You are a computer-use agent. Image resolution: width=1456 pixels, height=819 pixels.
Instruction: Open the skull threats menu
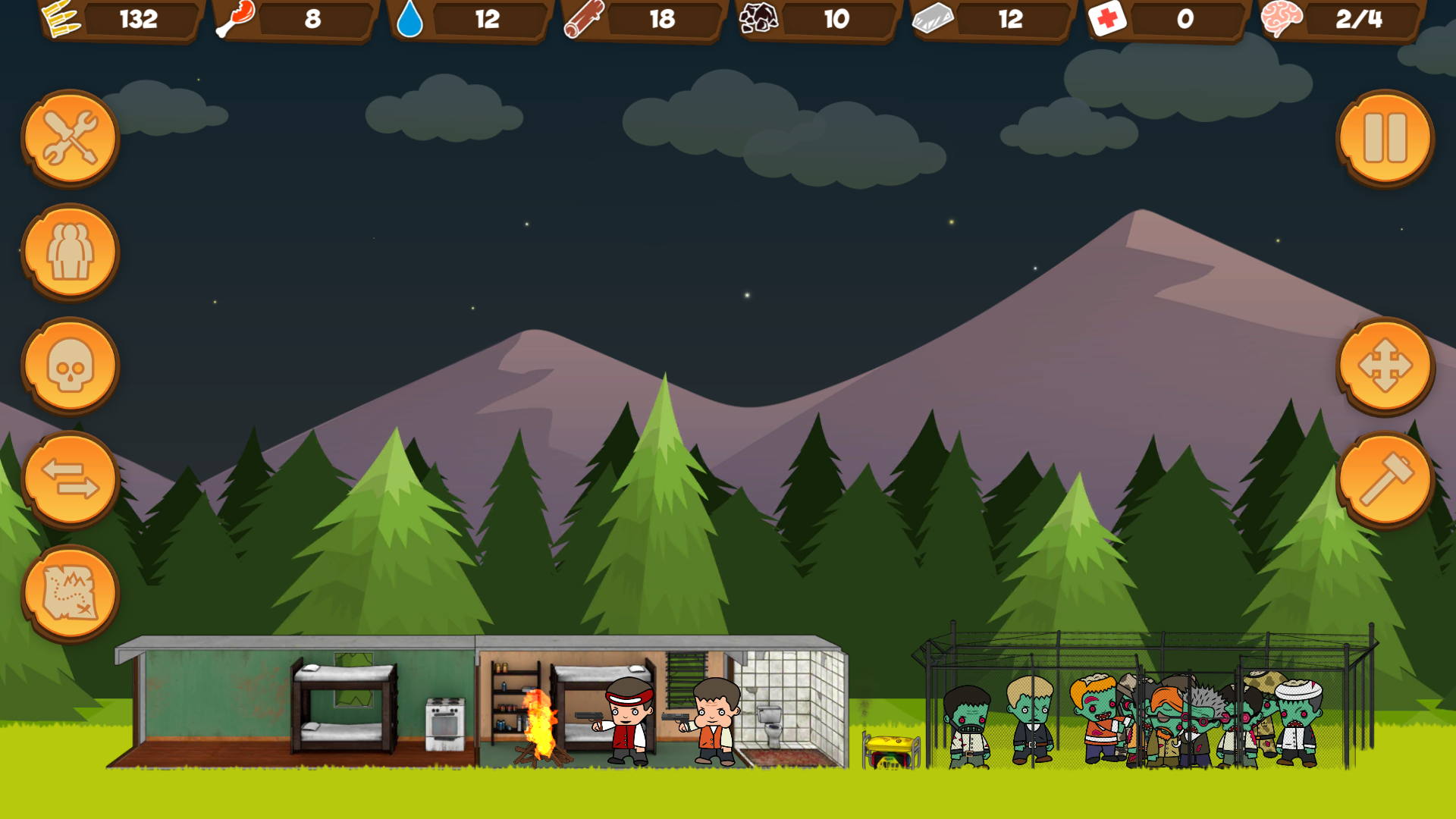[69, 366]
